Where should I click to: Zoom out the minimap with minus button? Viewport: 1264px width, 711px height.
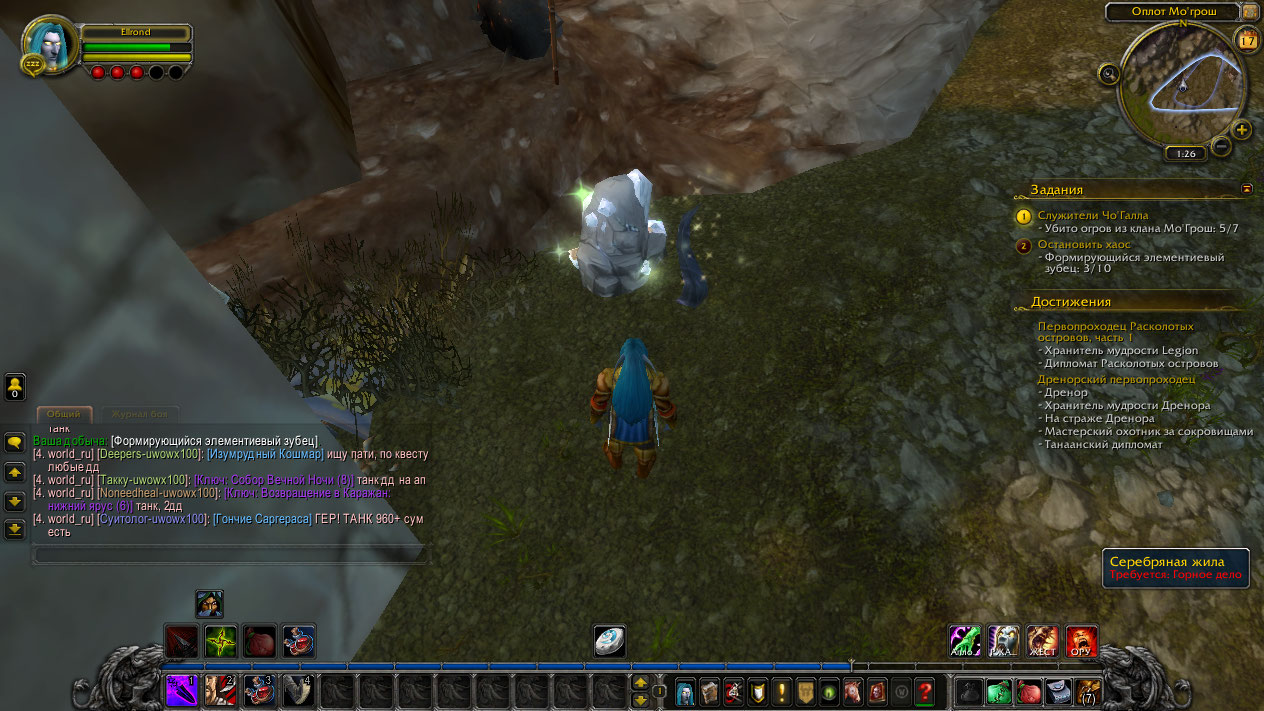(x=1221, y=147)
